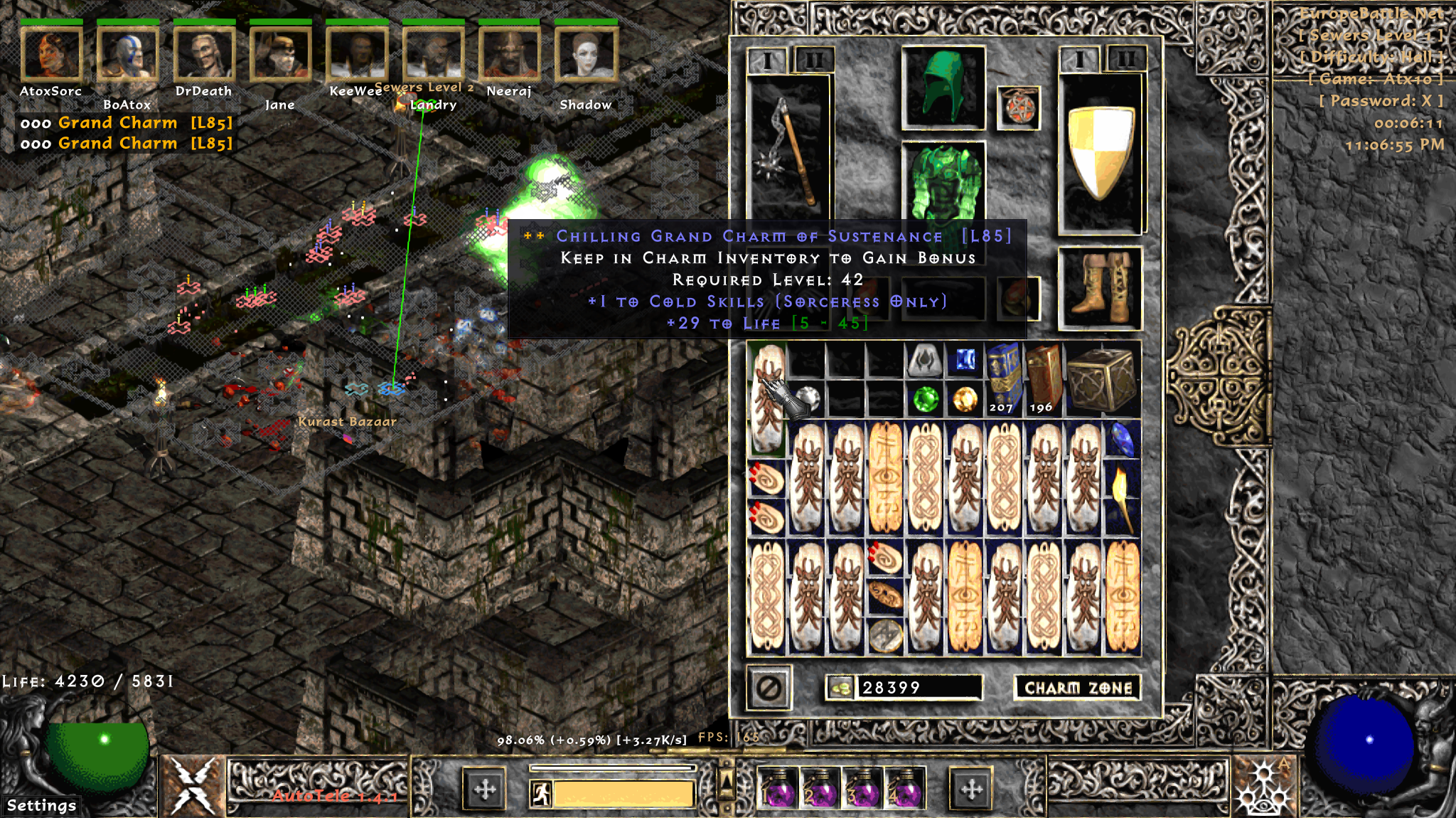Click the Charm Zone button
This screenshot has height=818, width=1456.
[x=1077, y=688]
